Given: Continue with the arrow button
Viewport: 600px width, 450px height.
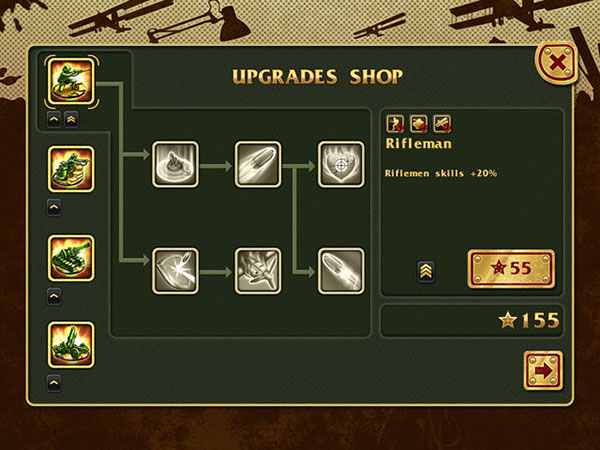Looking at the screenshot, I should (x=543, y=370).
